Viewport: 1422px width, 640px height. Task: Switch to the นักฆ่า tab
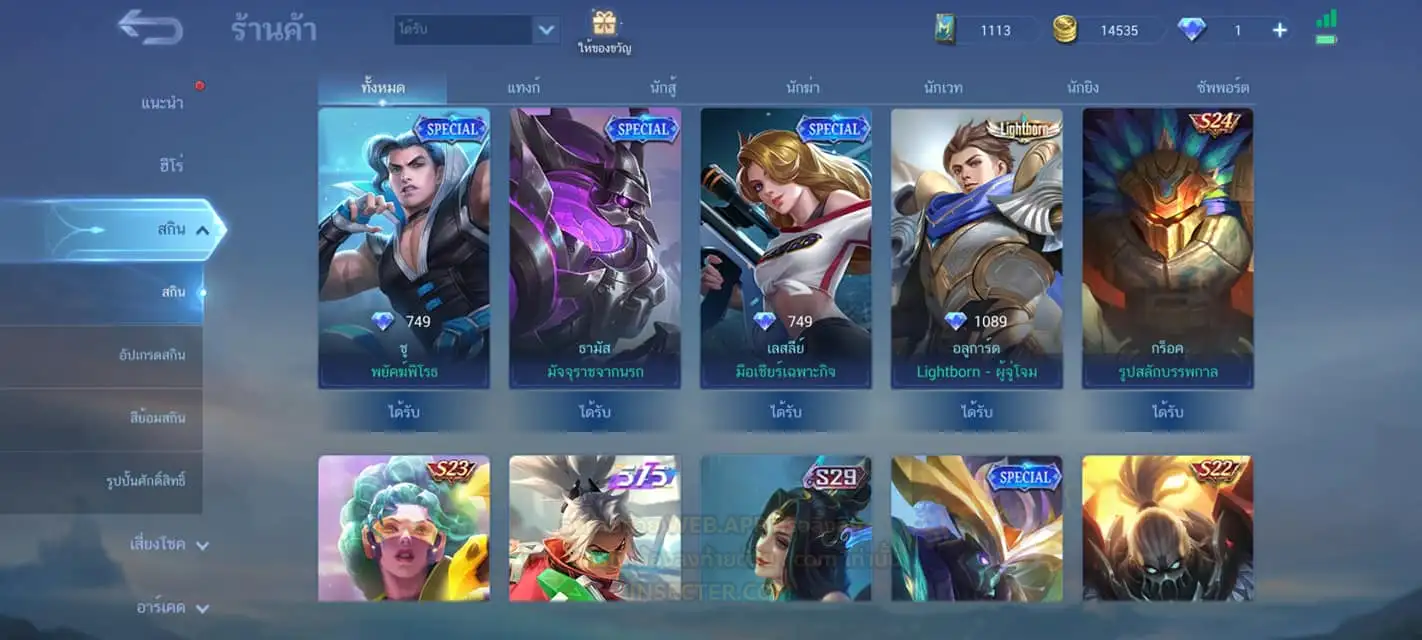click(803, 88)
